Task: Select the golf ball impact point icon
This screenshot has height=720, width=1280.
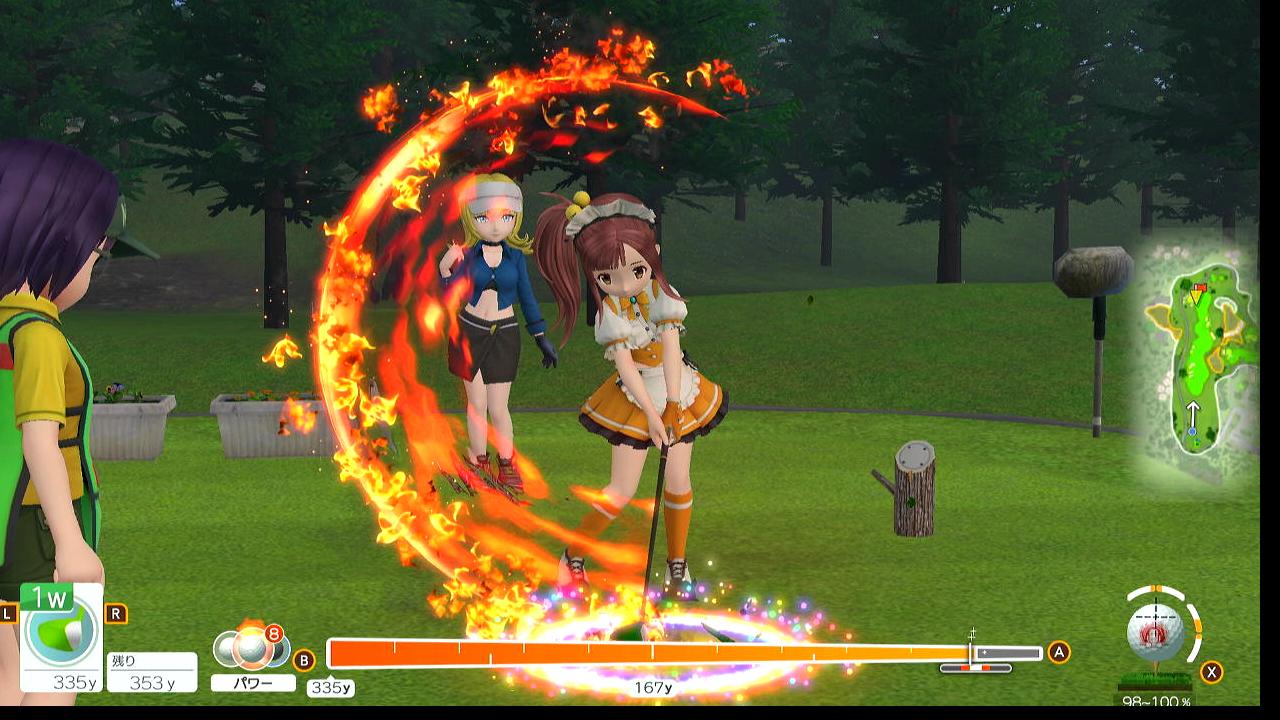Action: click(1155, 633)
